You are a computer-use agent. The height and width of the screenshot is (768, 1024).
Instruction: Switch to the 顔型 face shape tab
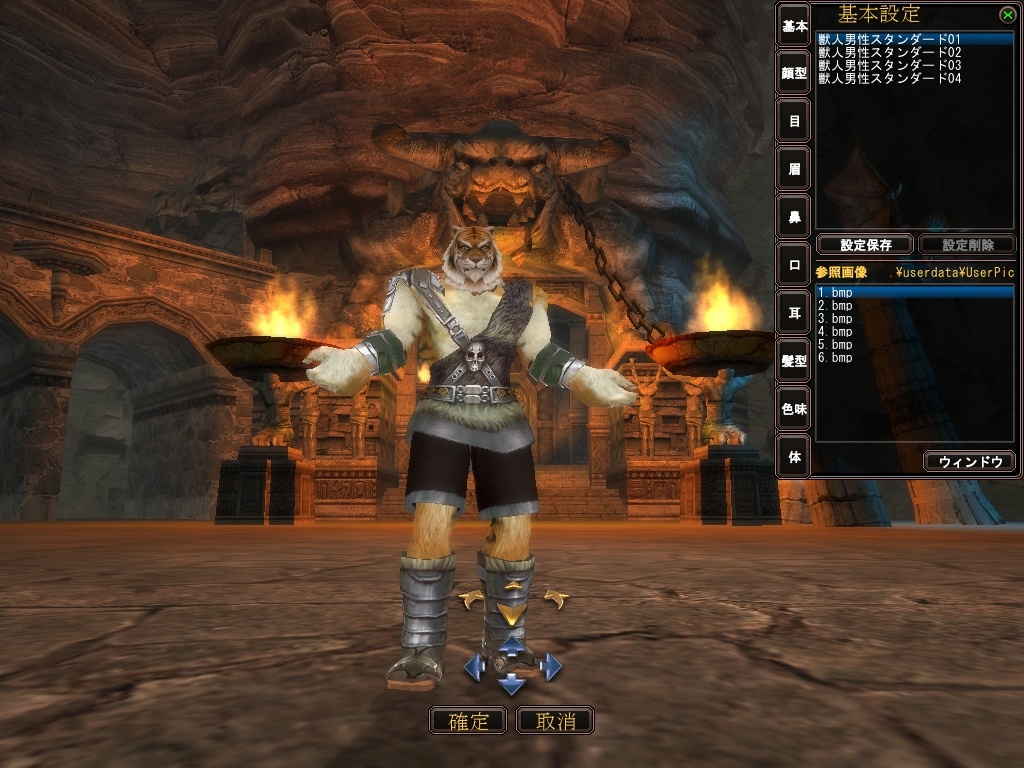click(794, 72)
